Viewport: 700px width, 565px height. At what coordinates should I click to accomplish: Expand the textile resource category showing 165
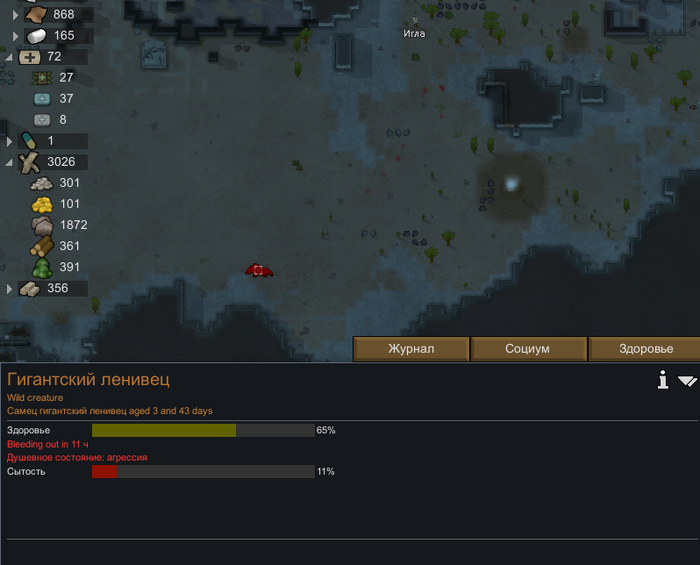tap(15, 36)
